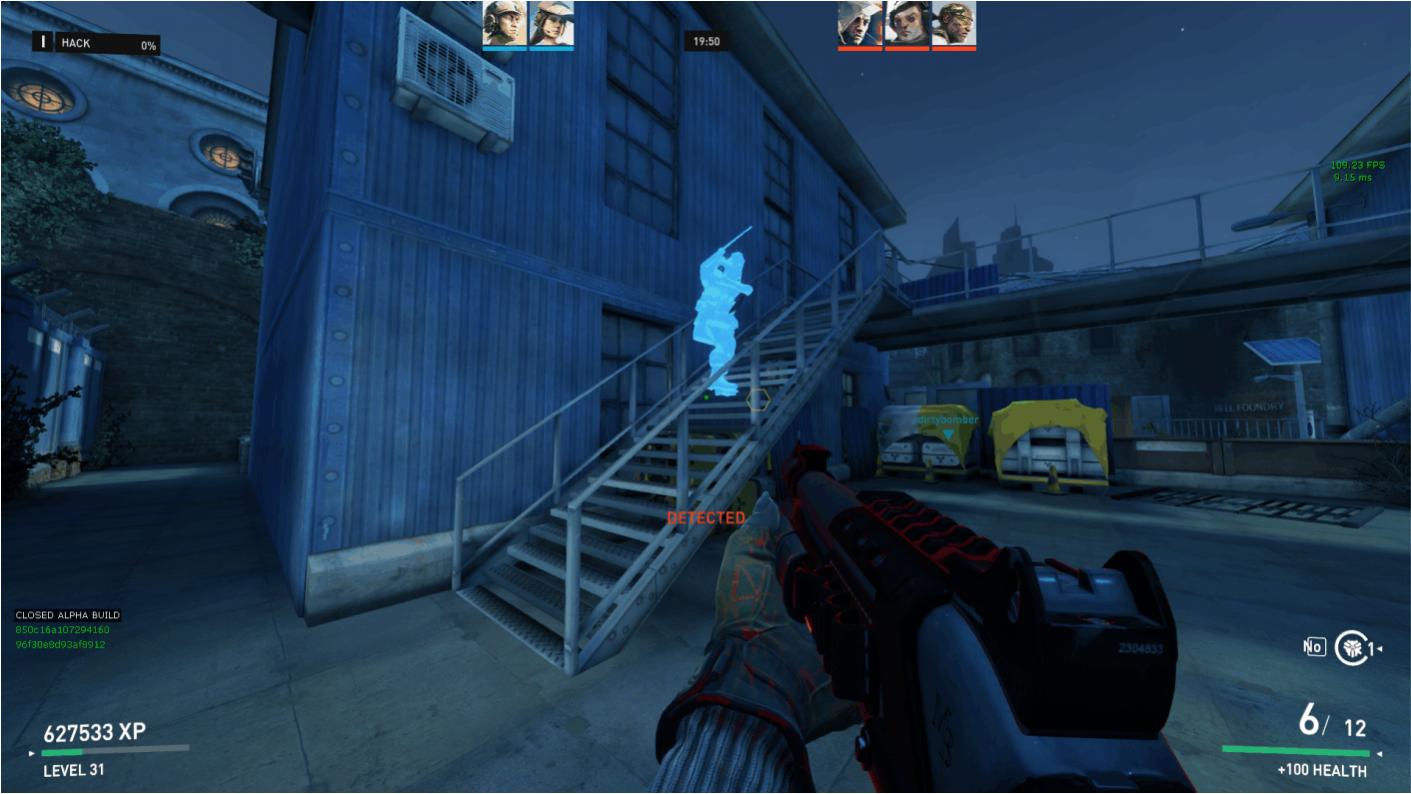This screenshot has width=1411, height=794.
Task: Activate the circular ability icon
Action: pos(1350,648)
